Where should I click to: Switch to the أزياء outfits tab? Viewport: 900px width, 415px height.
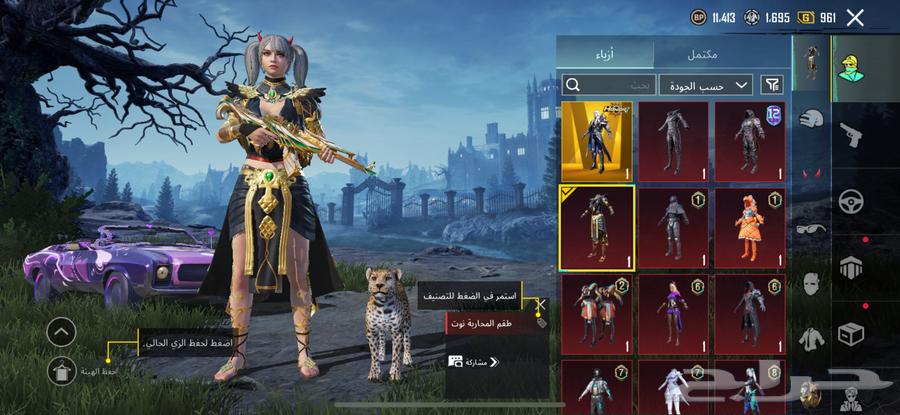(x=605, y=54)
